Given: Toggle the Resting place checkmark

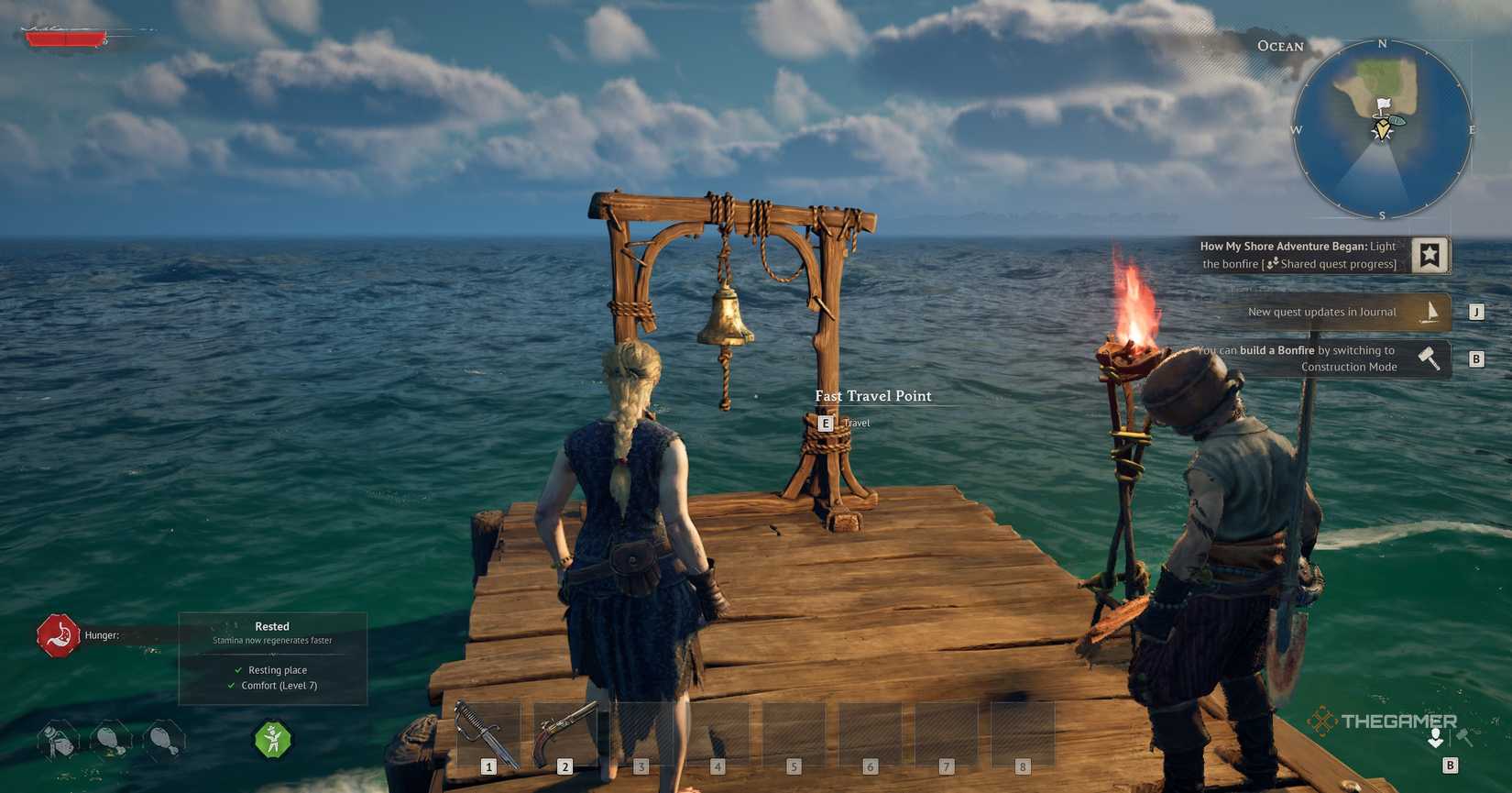Looking at the screenshot, I should click(x=237, y=670).
